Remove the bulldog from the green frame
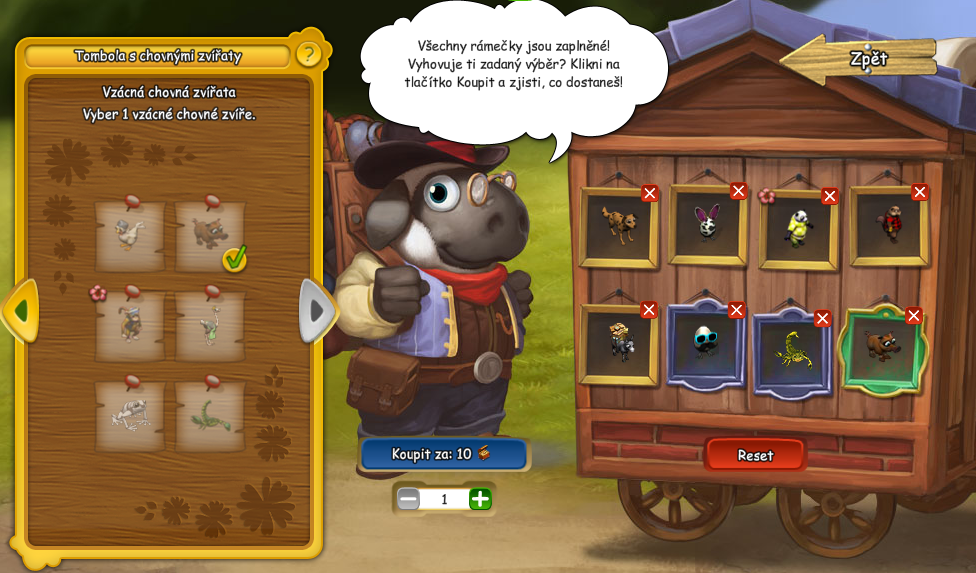This screenshot has height=573, width=976. tap(913, 316)
